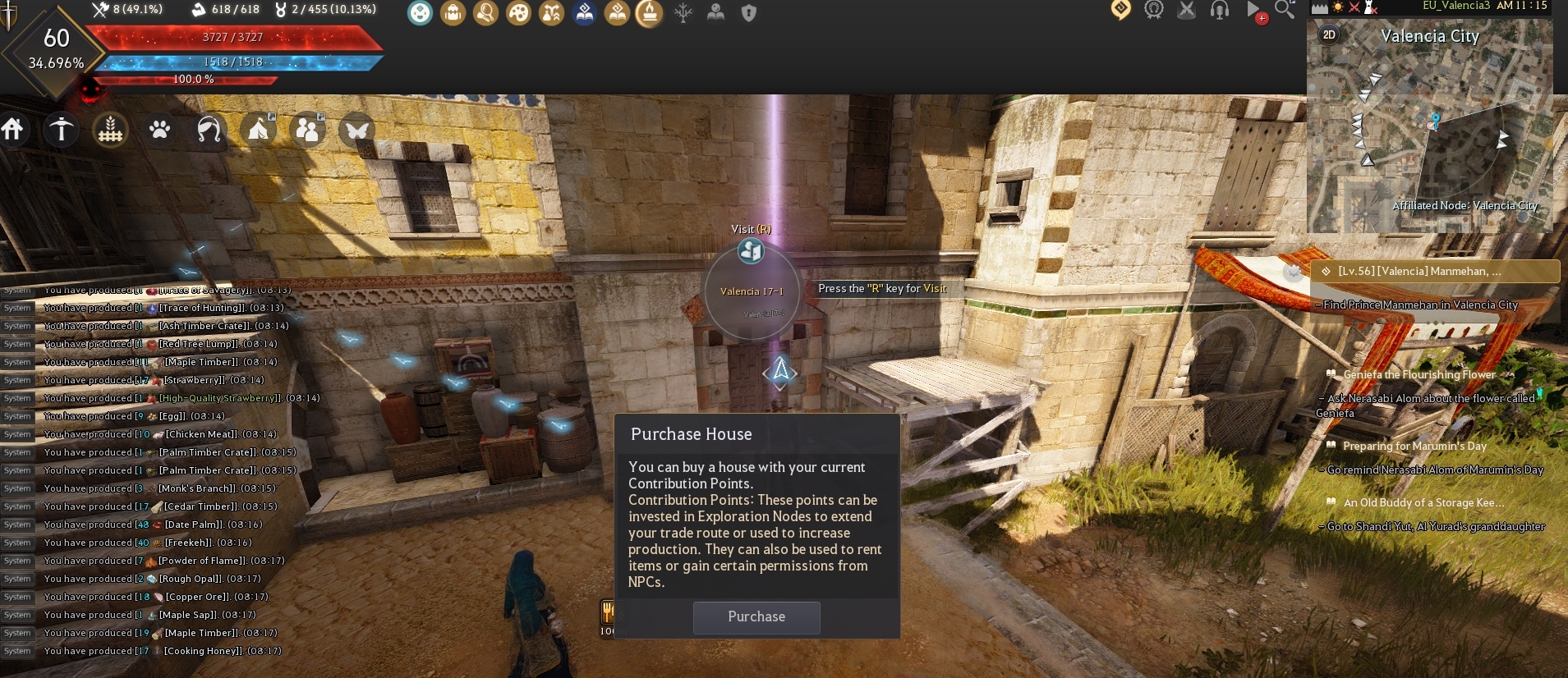
Task: Click the Purchase button for the house
Action: tap(756, 617)
